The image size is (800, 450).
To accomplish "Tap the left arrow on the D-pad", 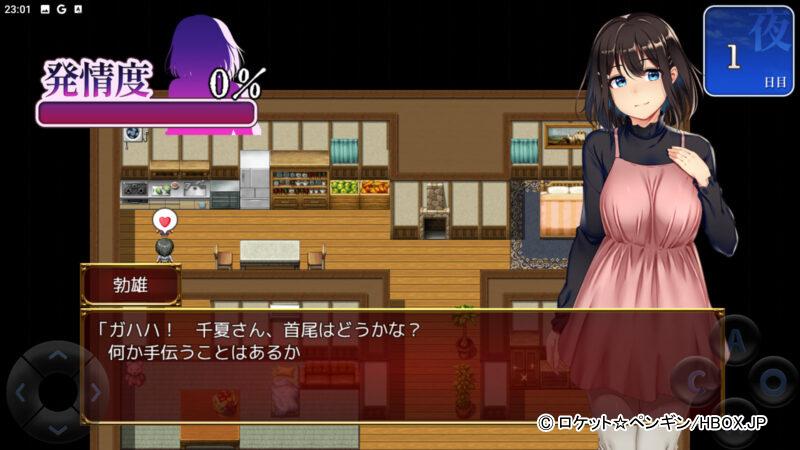I will pyautogui.click(x=22, y=391).
